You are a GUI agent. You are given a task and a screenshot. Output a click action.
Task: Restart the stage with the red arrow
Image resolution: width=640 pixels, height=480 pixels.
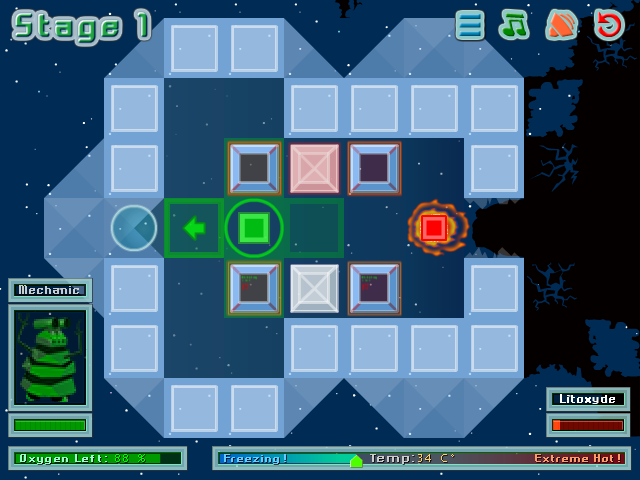coord(608,25)
